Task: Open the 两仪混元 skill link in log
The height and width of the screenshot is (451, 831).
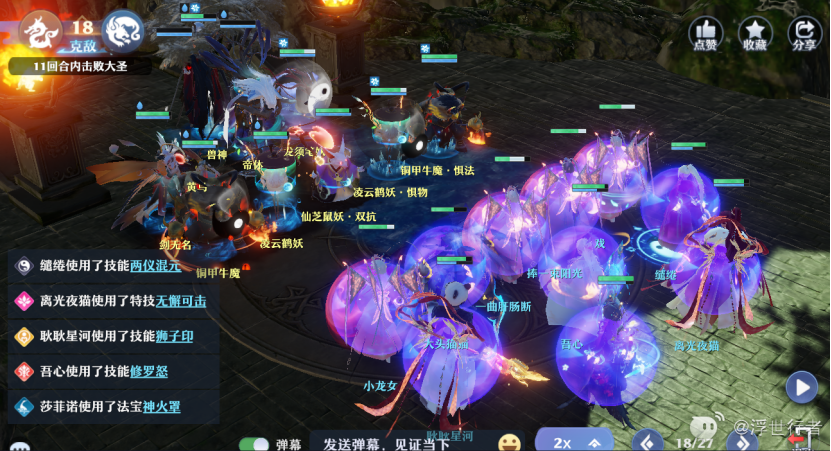Action: [x=155, y=266]
